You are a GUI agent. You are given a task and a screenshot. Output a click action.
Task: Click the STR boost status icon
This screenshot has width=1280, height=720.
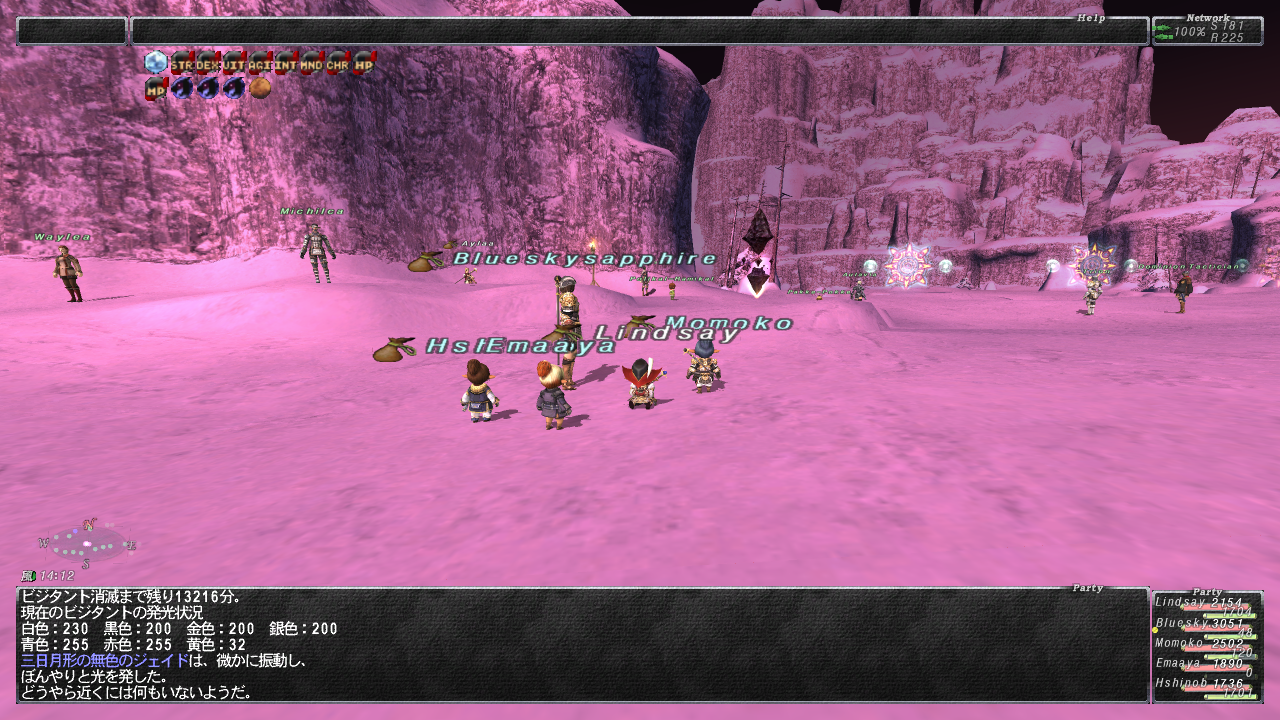pos(182,63)
